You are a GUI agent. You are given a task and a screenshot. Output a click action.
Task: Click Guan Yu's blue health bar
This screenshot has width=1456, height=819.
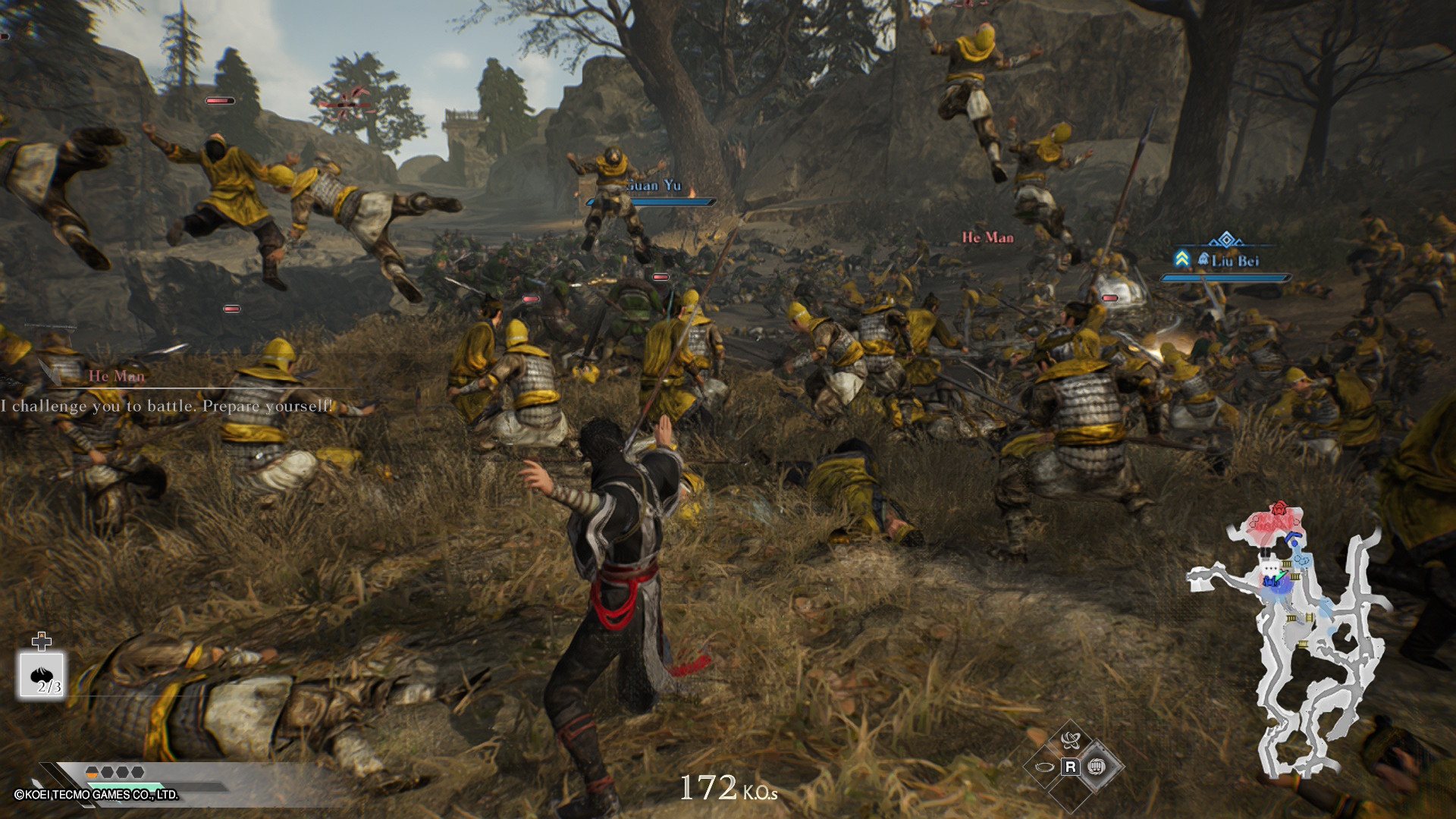pos(648,202)
